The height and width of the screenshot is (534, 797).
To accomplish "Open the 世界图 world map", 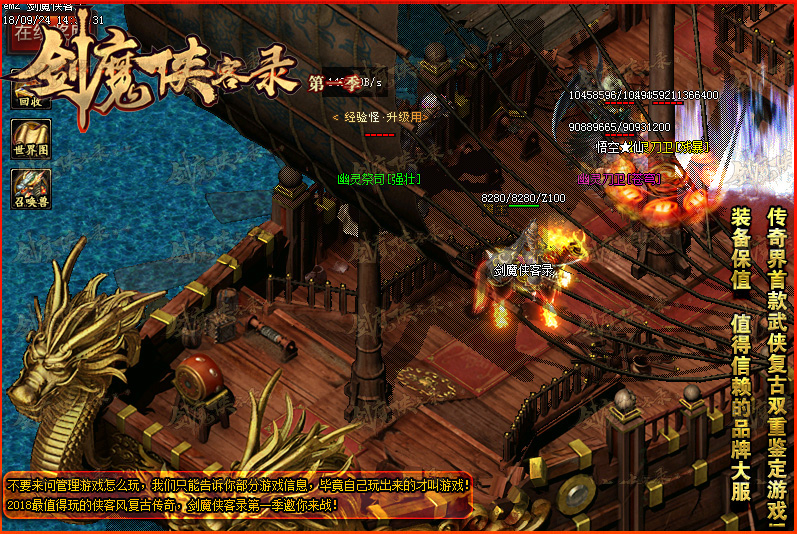I will (31, 139).
